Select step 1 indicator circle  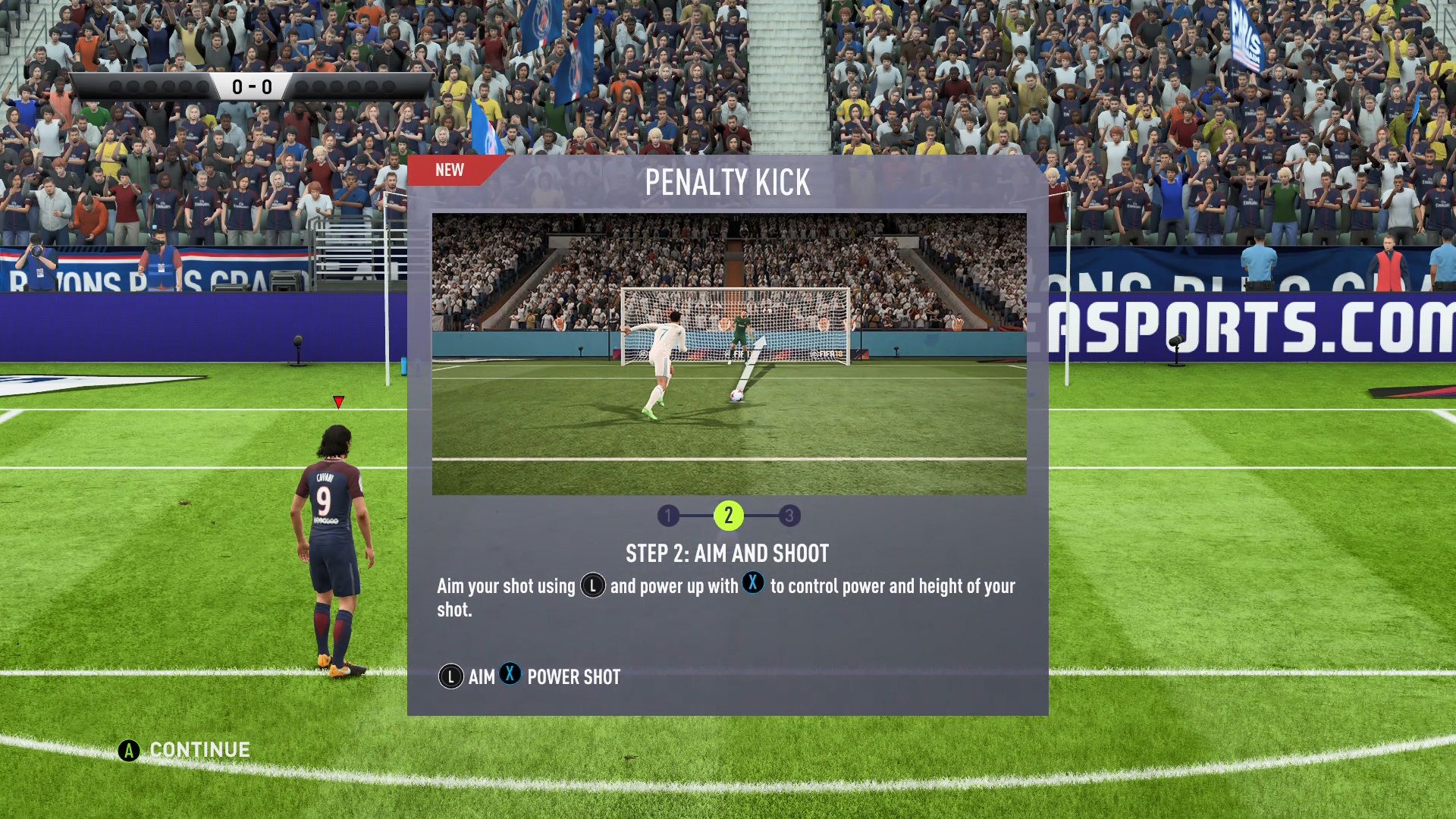668,516
